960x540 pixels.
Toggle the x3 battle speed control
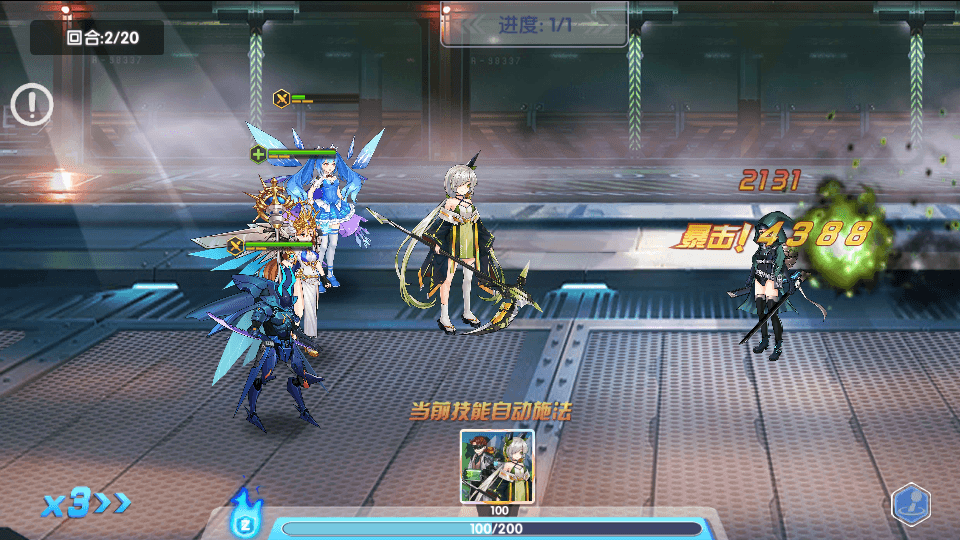(86, 504)
